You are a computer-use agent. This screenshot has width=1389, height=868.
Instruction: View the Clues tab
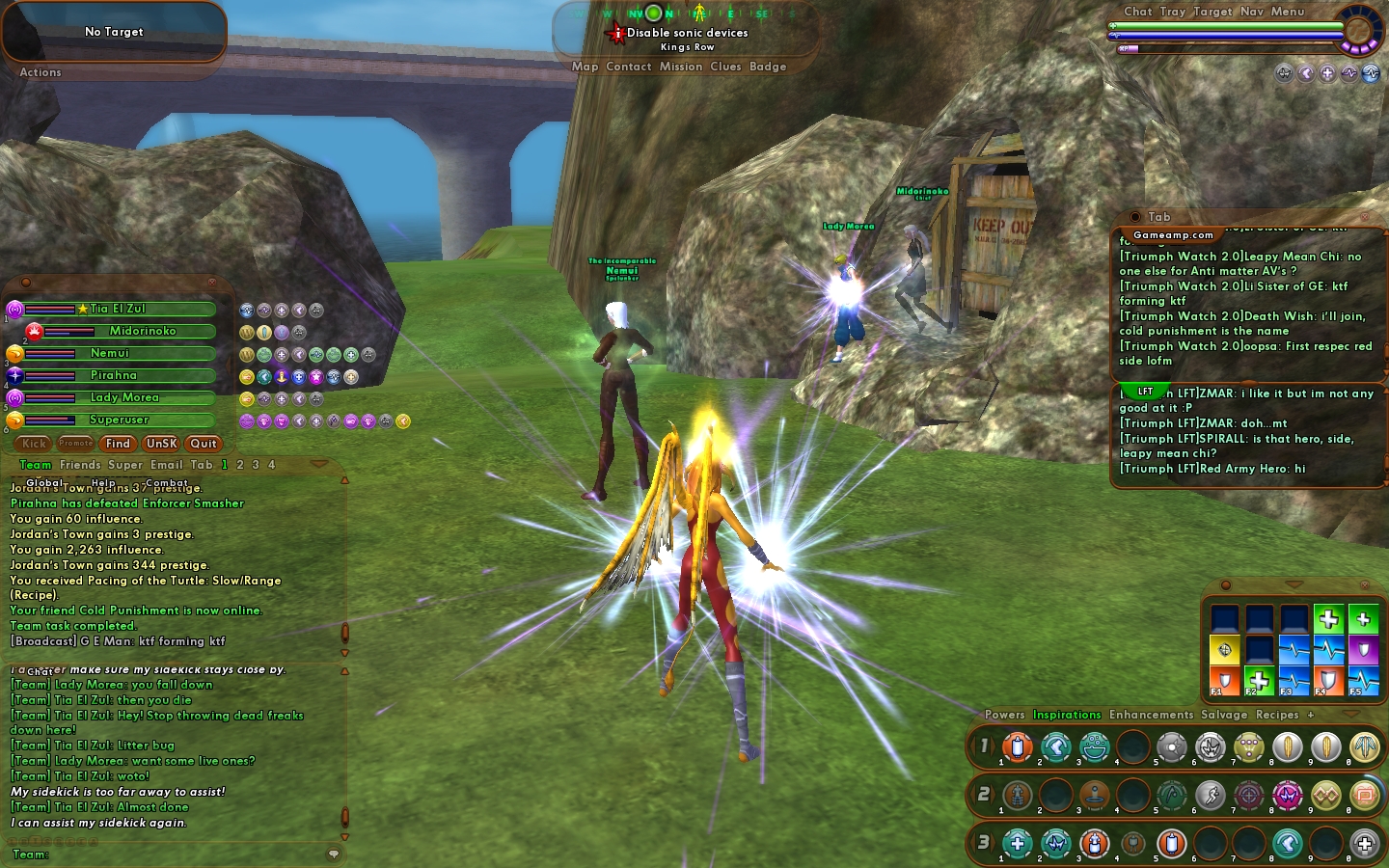[x=725, y=67]
